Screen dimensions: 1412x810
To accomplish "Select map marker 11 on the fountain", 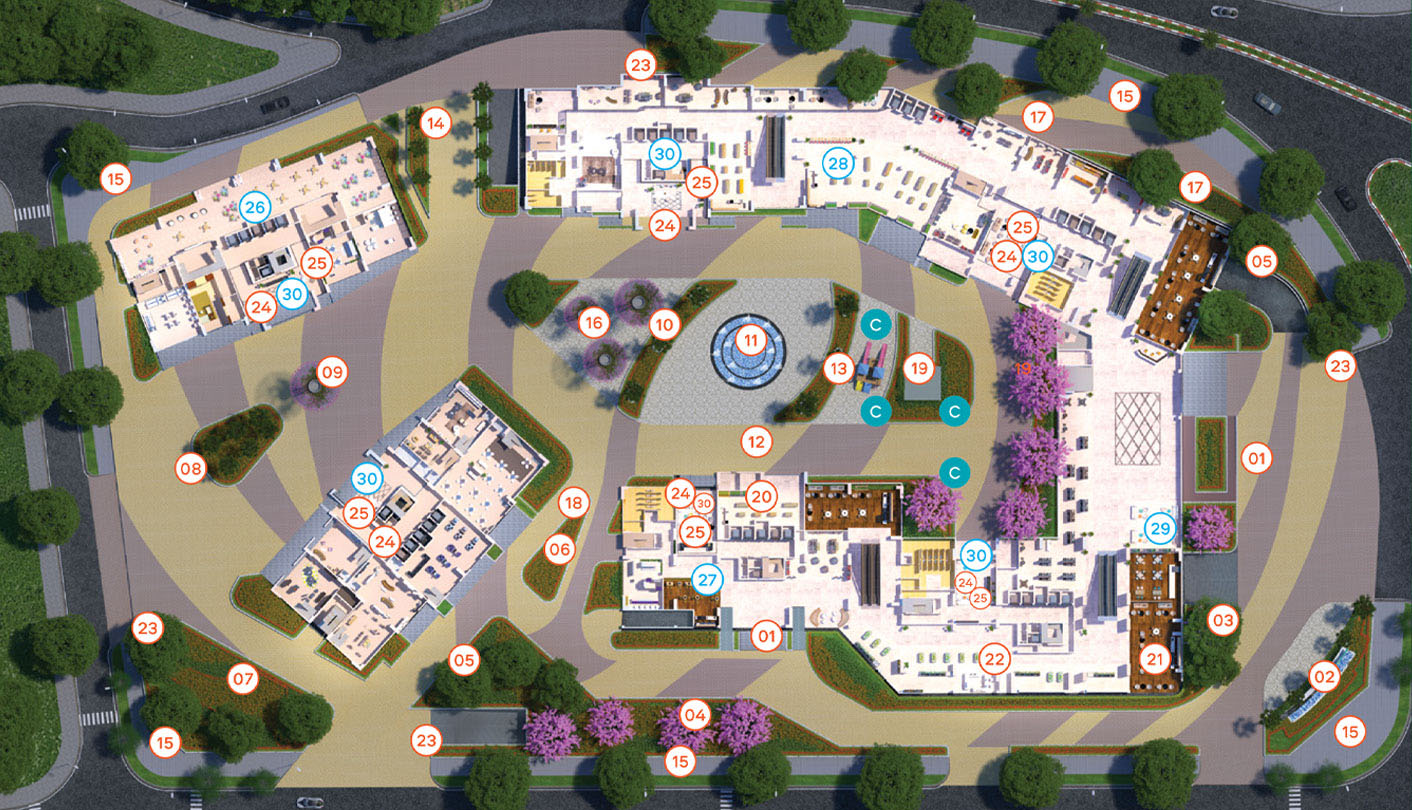I will click(x=749, y=341).
